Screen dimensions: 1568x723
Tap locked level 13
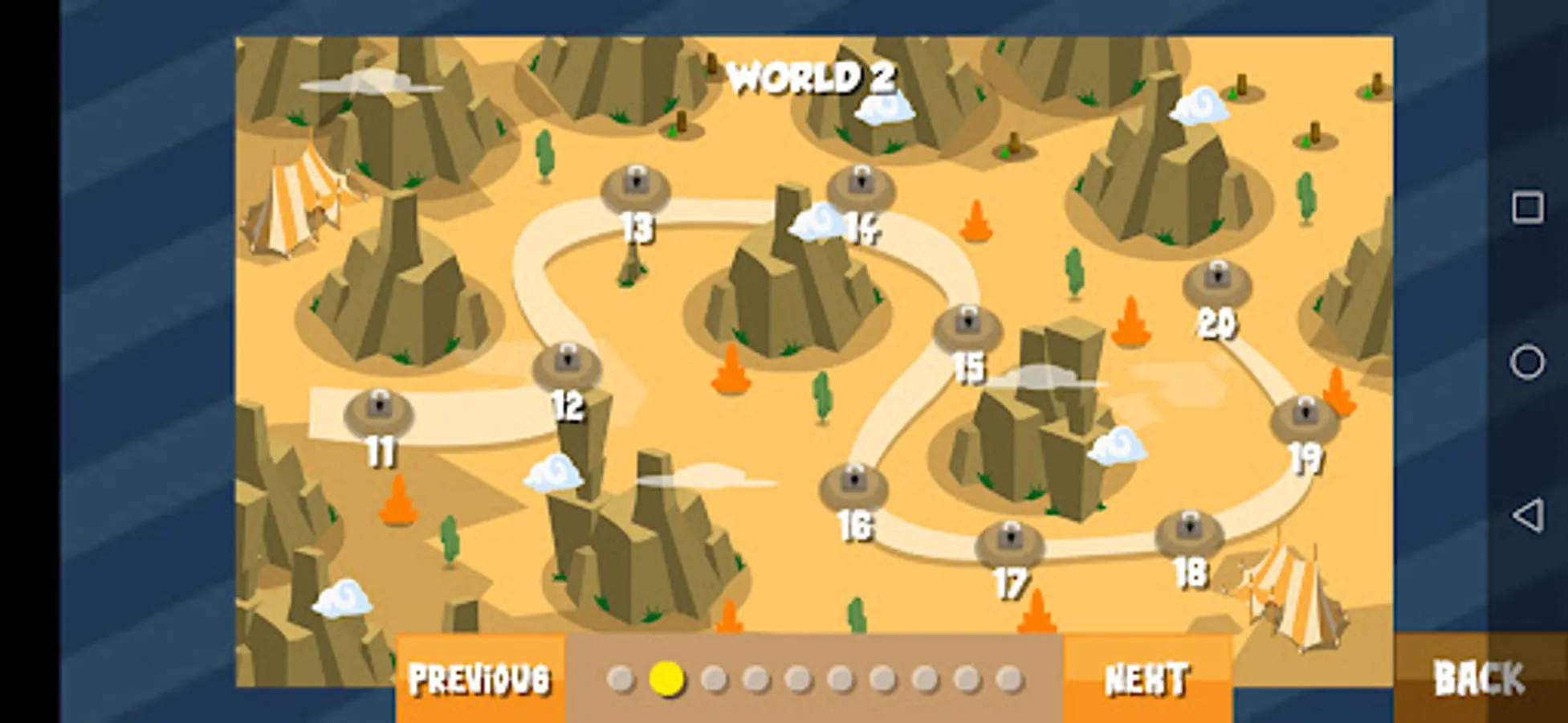(637, 184)
